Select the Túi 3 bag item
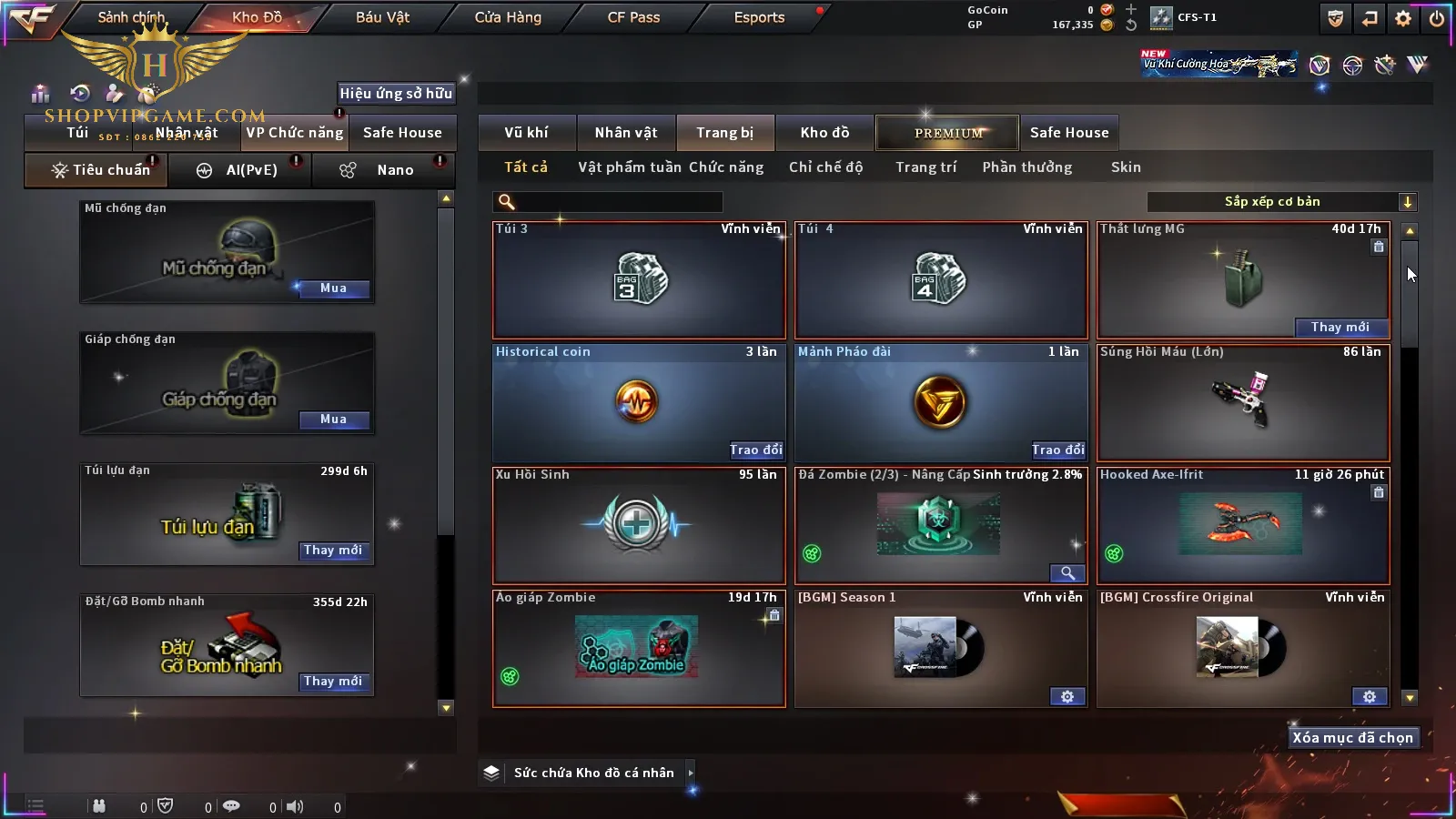 [x=639, y=280]
